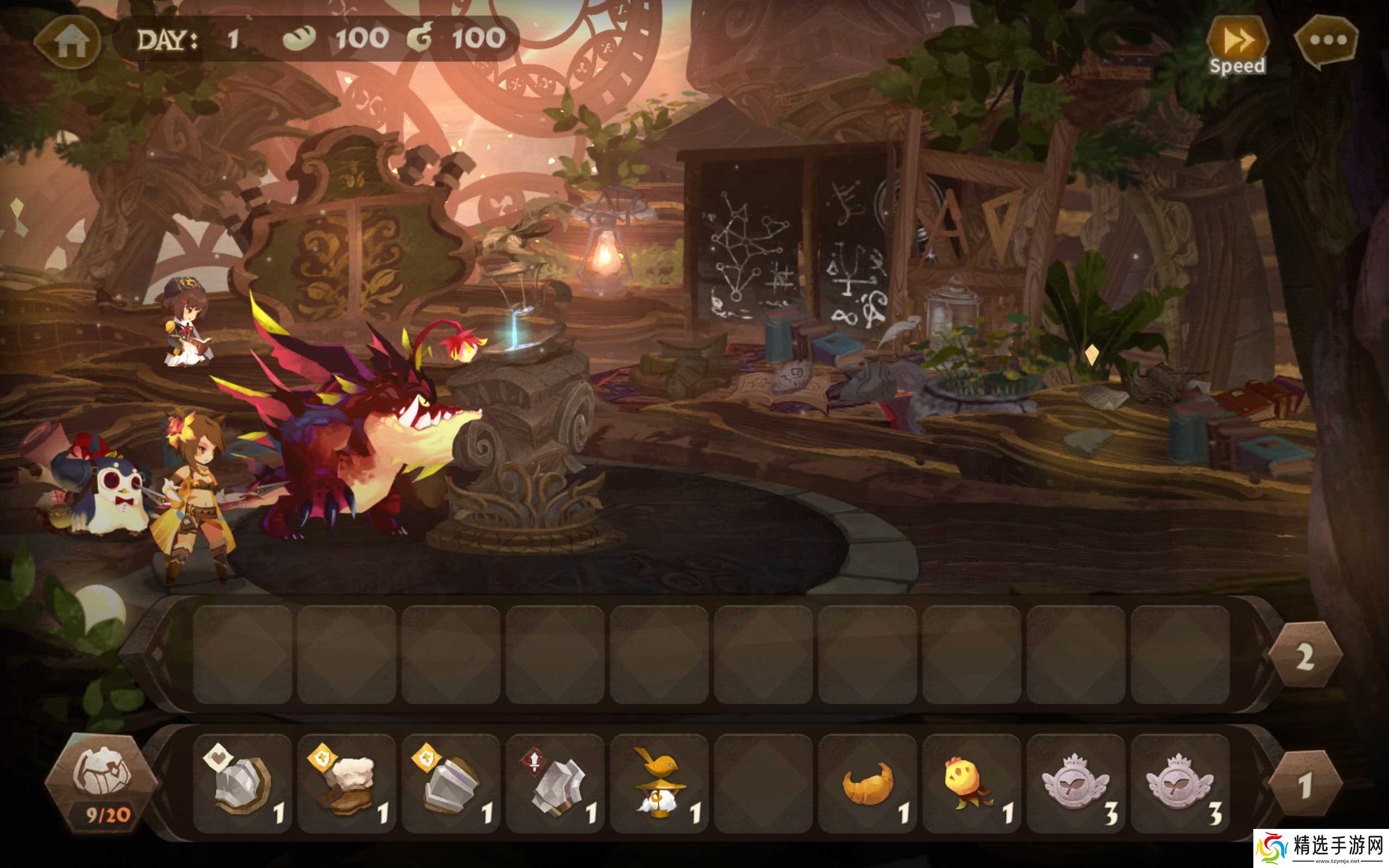Return to the home screen
Screen dimensions: 1389x868
[x=68, y=42]
